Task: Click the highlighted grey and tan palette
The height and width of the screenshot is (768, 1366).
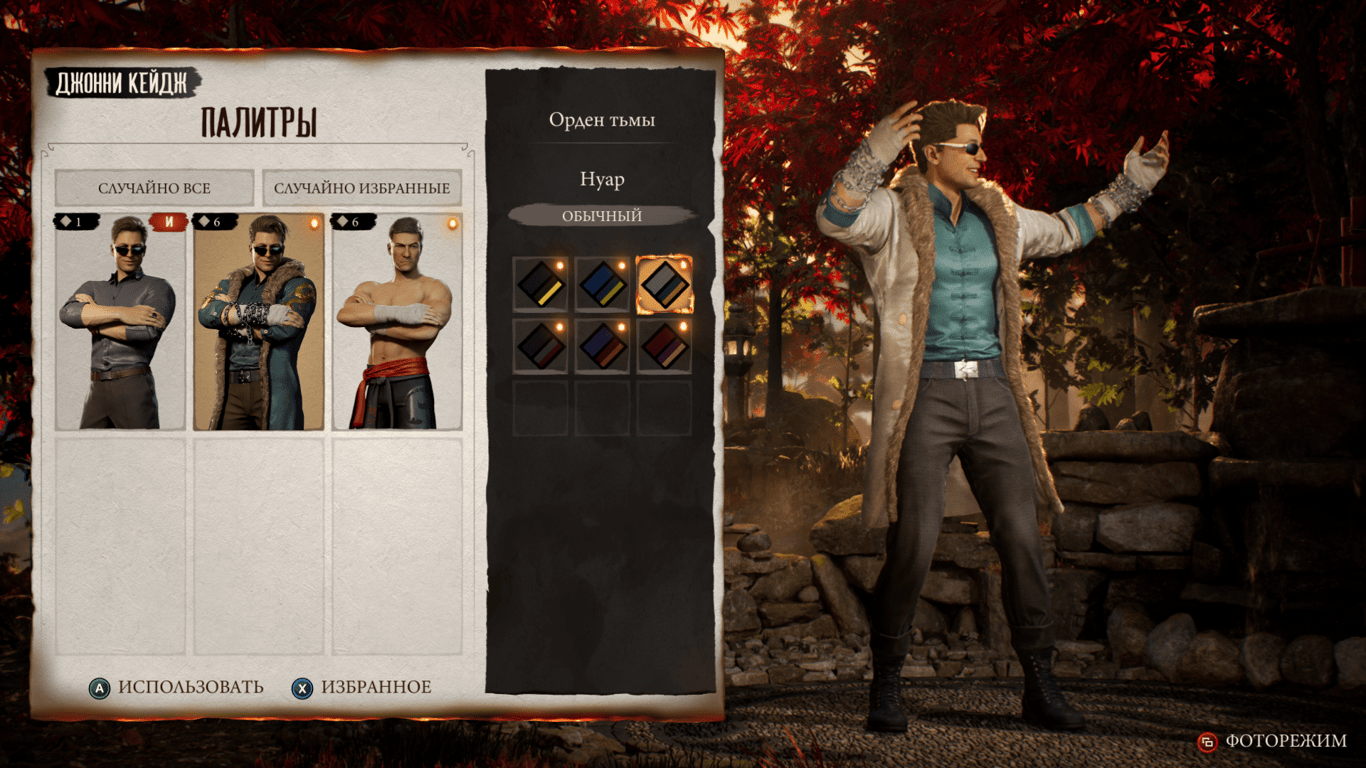Action: tap(664, 284)
